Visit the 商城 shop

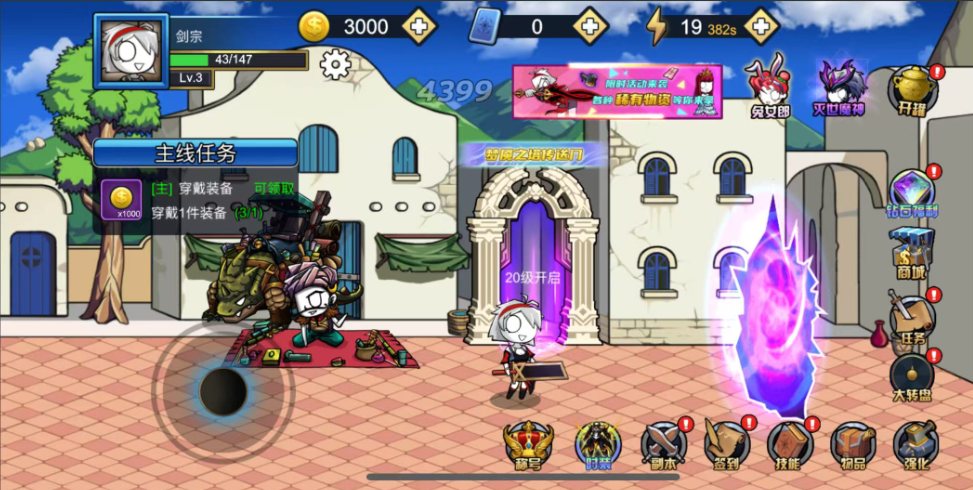911,253
